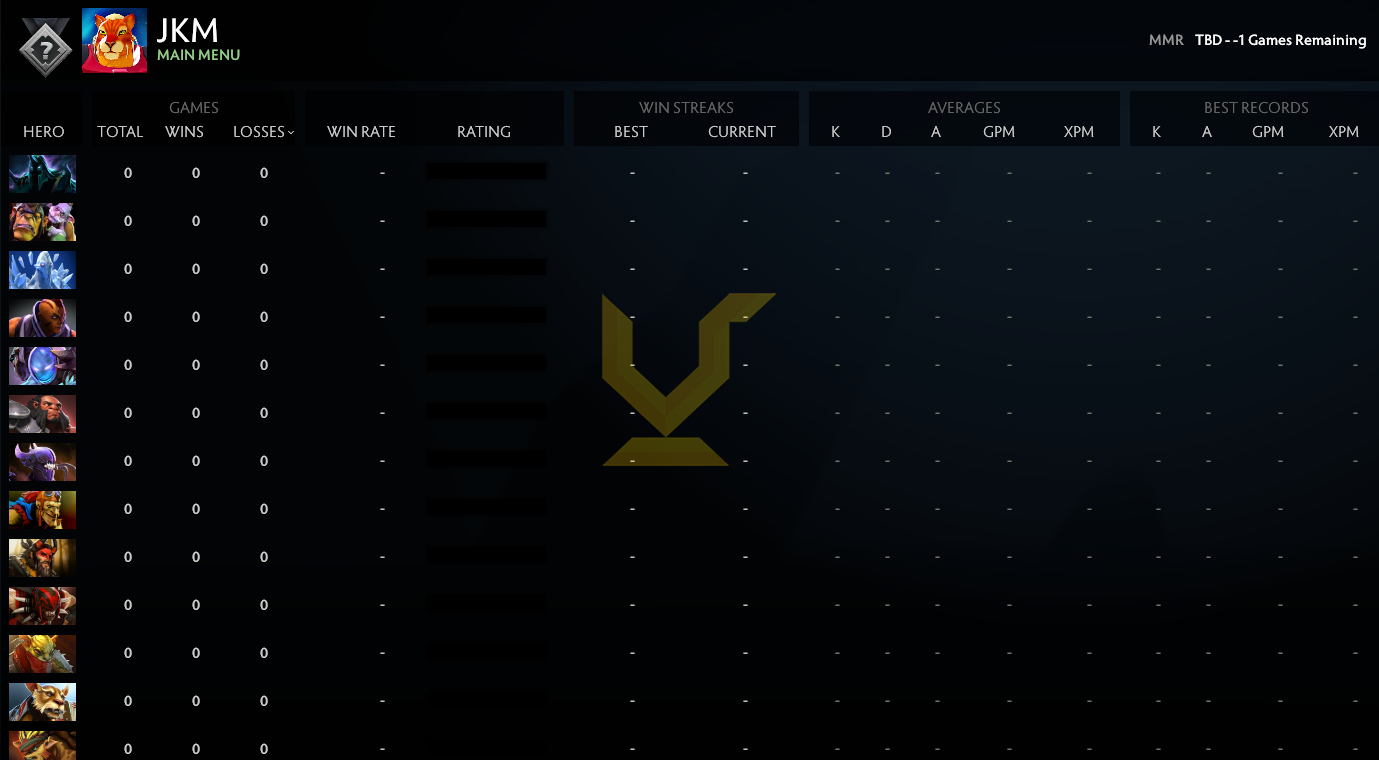Select the HERO column header
The image size is (1379, 760).
pyautogui.click(x=44, y=131)
